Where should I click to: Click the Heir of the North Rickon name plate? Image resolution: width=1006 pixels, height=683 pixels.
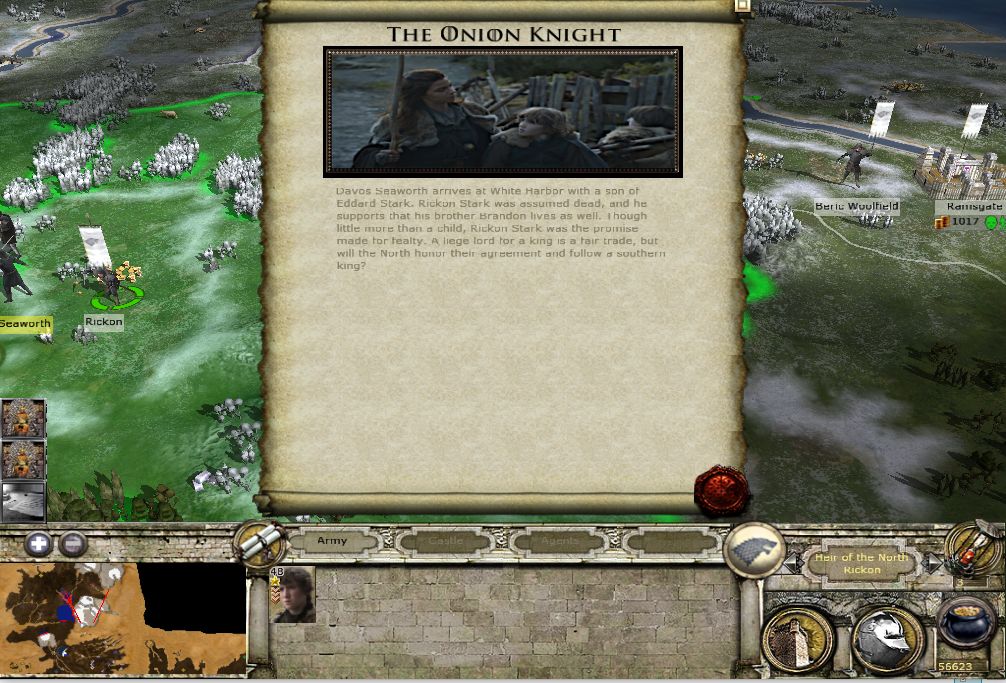[861, 564]
